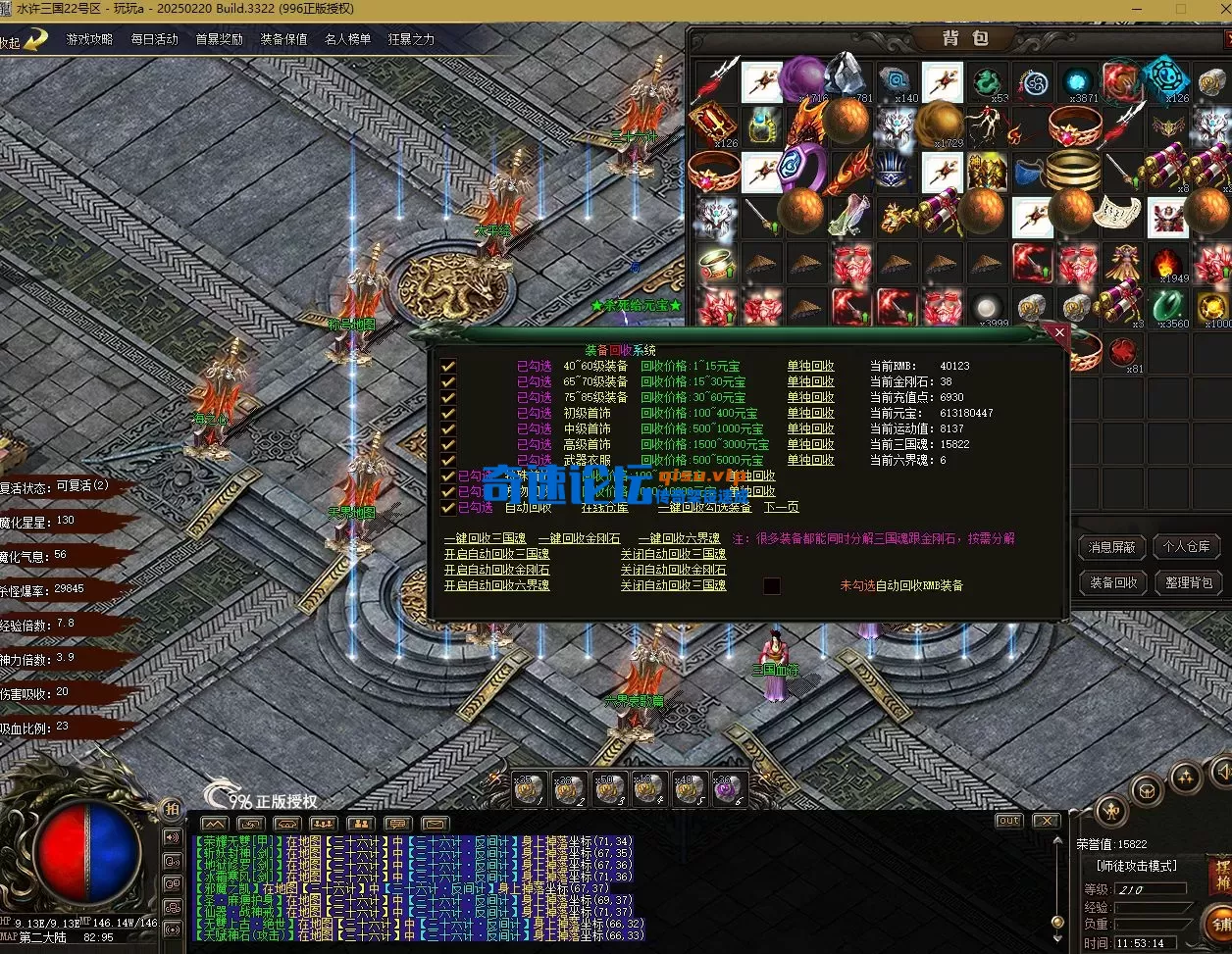Open the 装备保值 menu
The image size is (1232, 954).
click(283, 39)
